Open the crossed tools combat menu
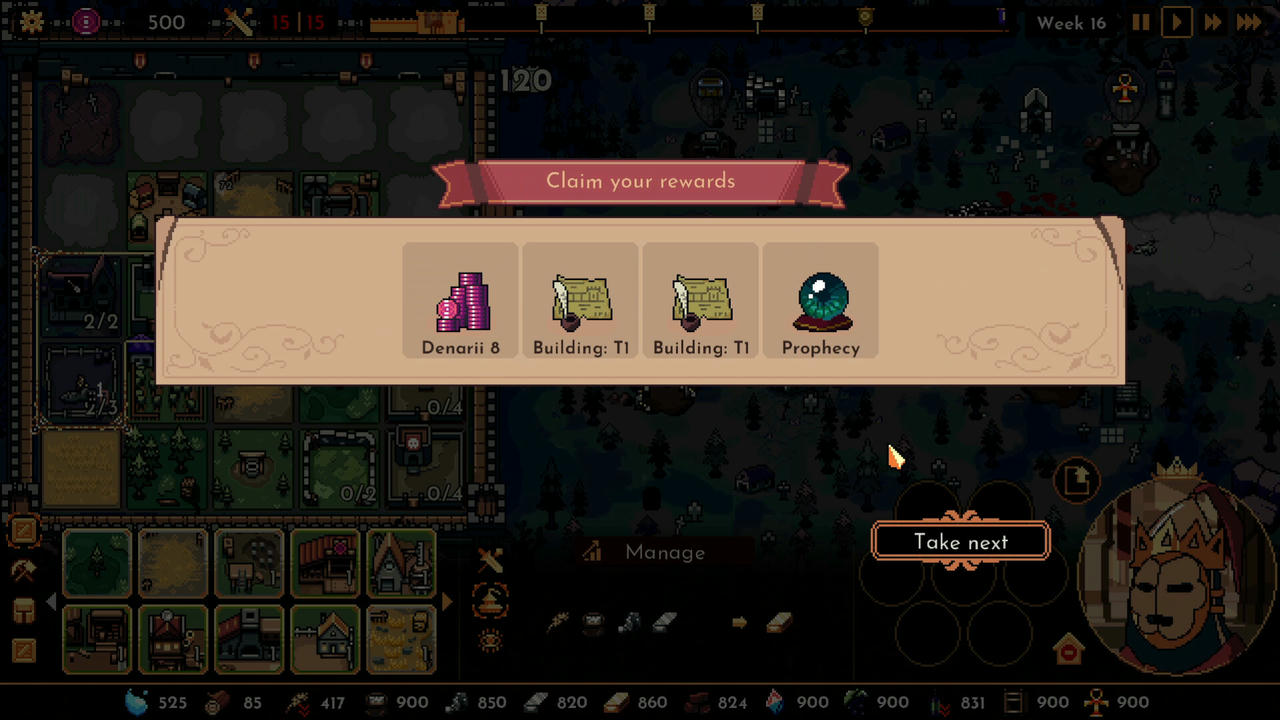Screen dimensions: 1280x720 489,560
